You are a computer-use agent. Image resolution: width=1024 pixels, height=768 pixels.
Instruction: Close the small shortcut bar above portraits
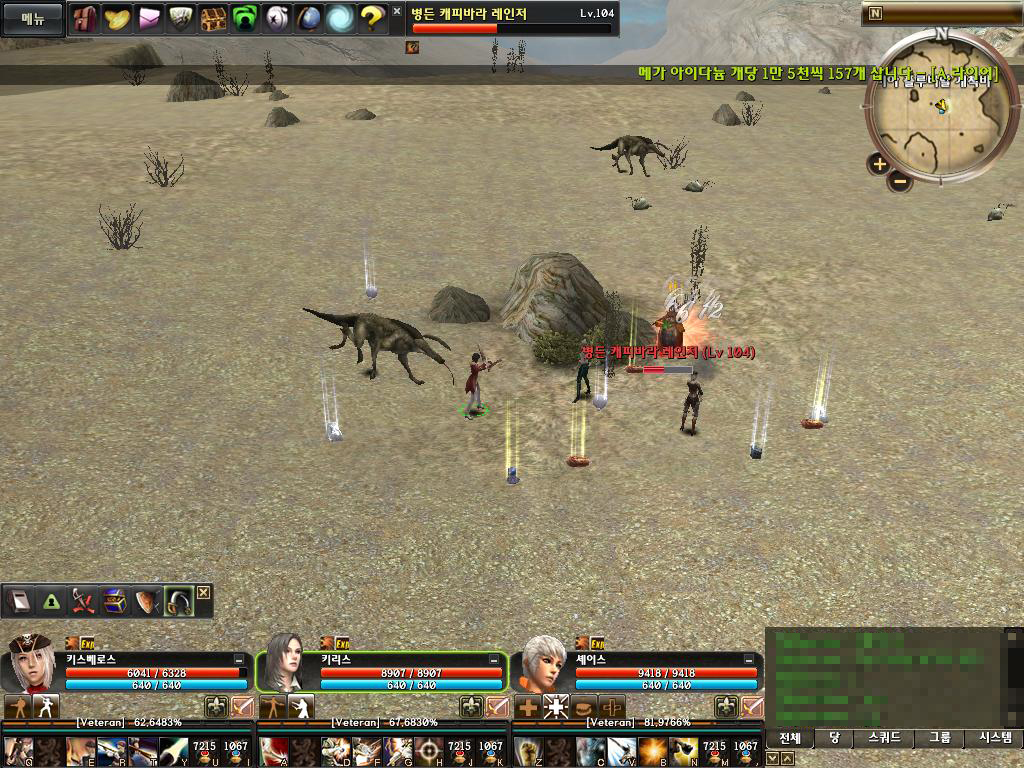(204, 592)
